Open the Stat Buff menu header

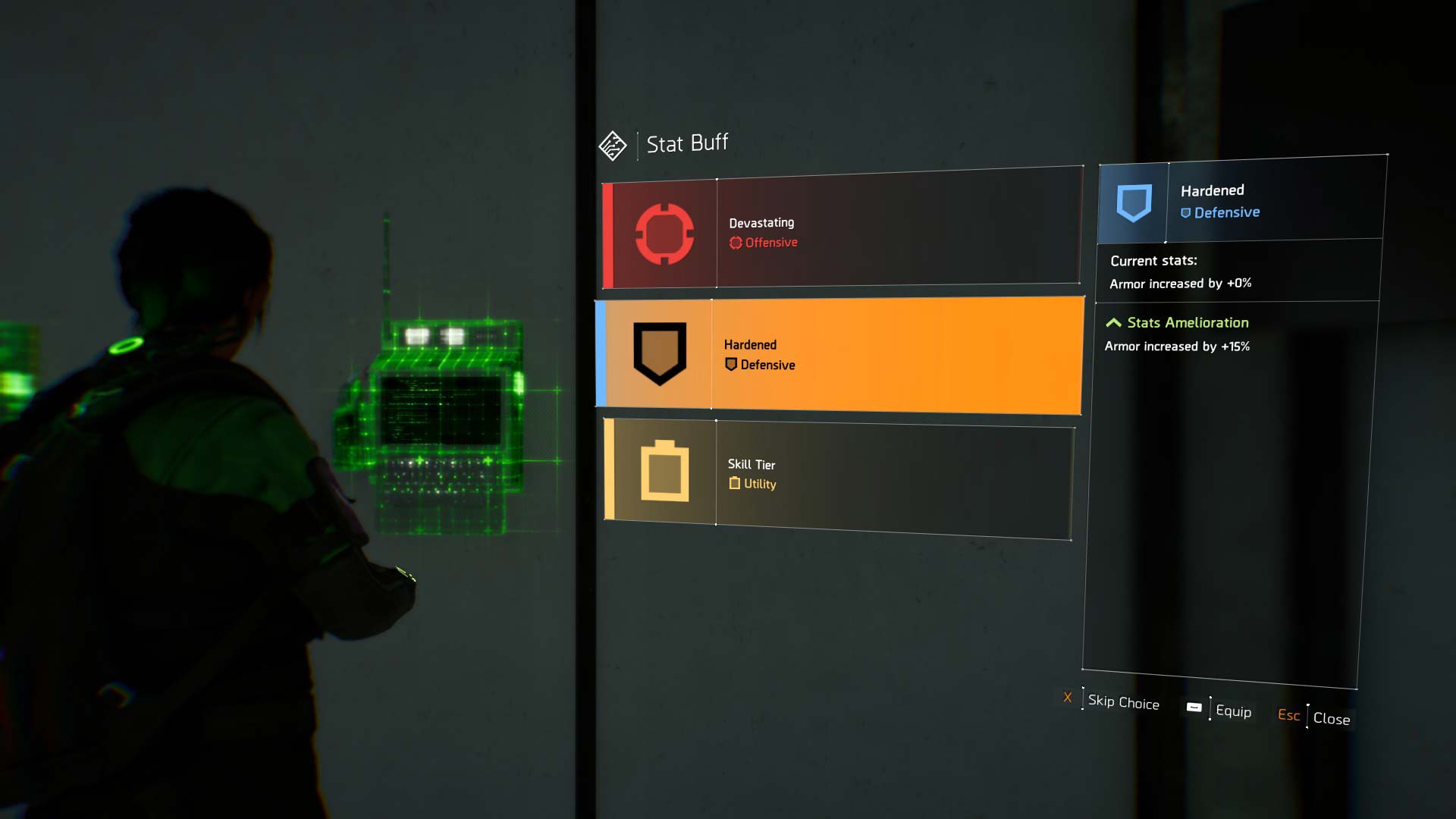pos(686,142)
